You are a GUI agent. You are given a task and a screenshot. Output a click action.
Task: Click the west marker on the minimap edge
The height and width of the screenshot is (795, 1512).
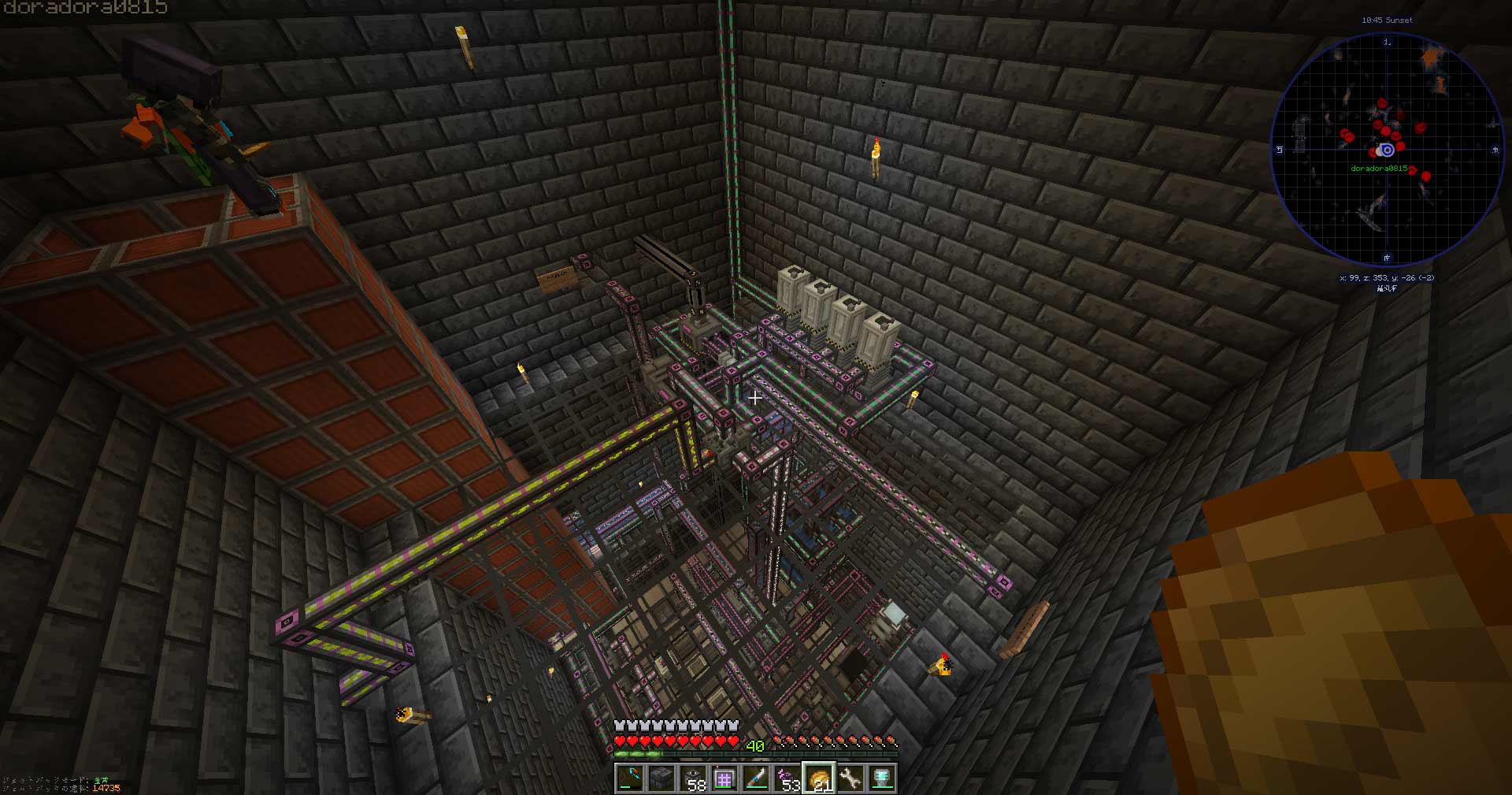pos(1280,148)
